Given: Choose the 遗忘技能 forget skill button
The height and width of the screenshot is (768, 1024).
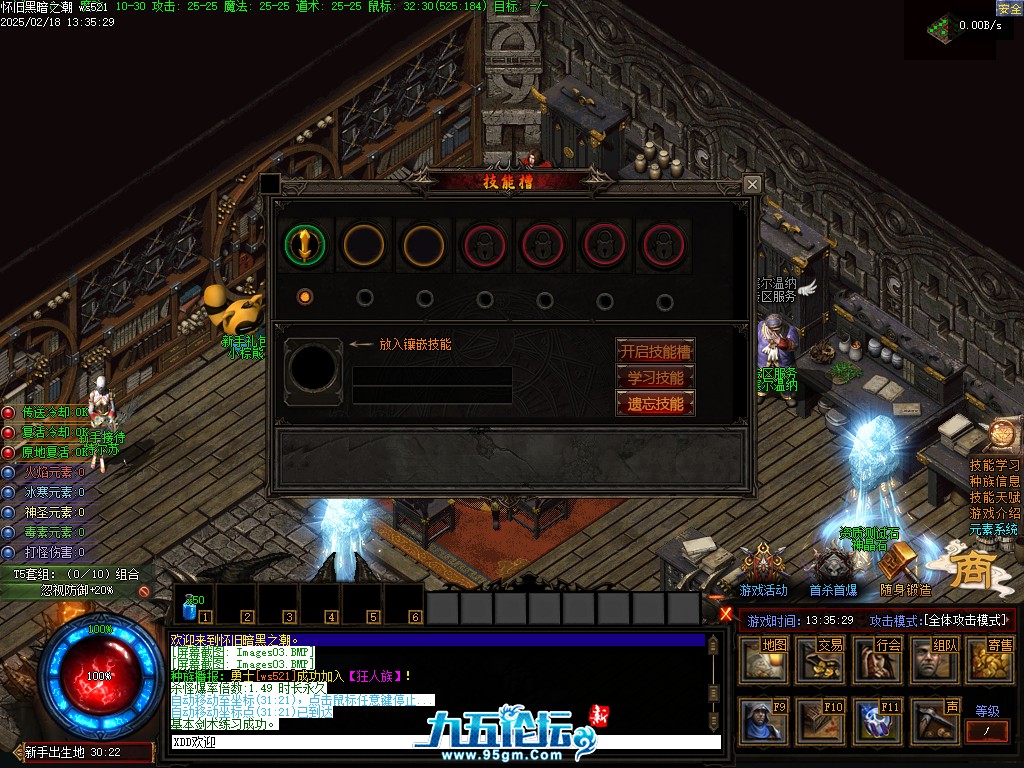Looking at the screenshot, I should coord(655,404).
